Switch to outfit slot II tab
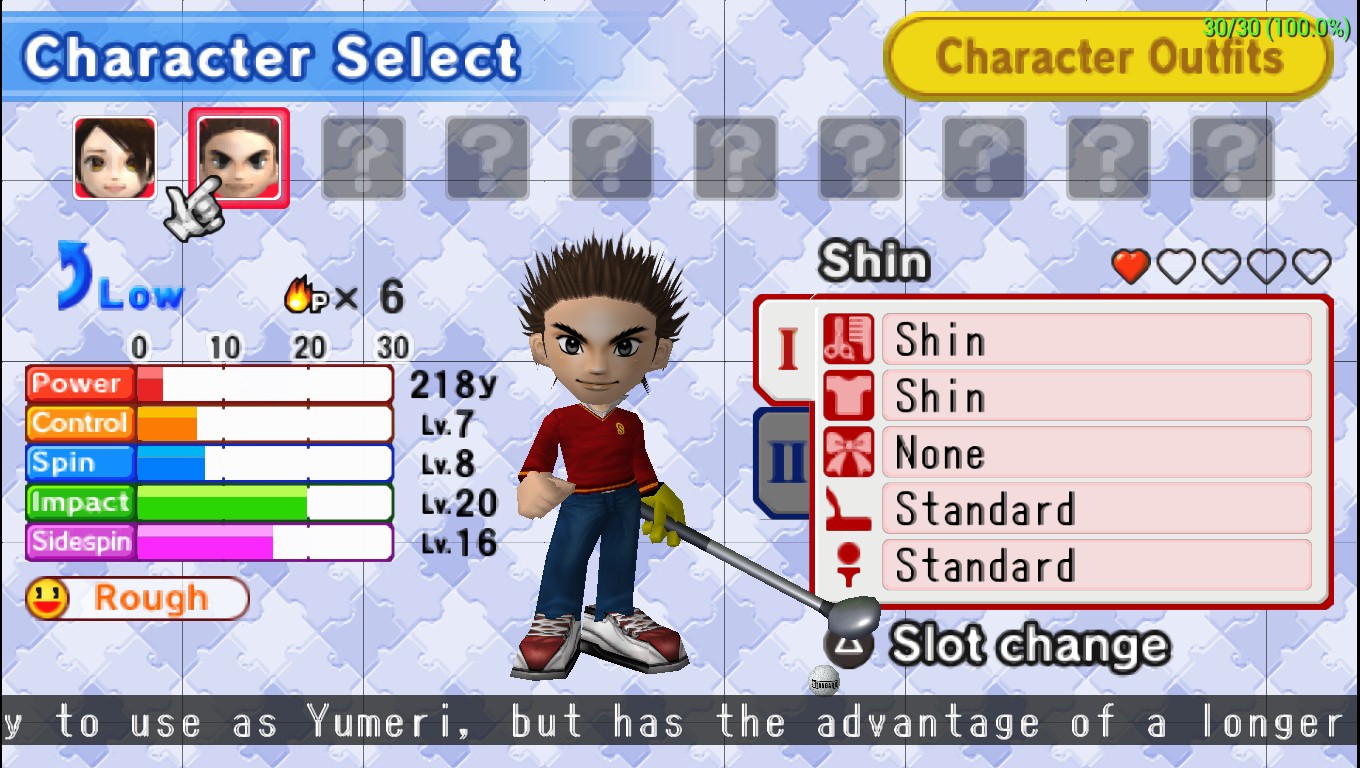 coord(785,462)
